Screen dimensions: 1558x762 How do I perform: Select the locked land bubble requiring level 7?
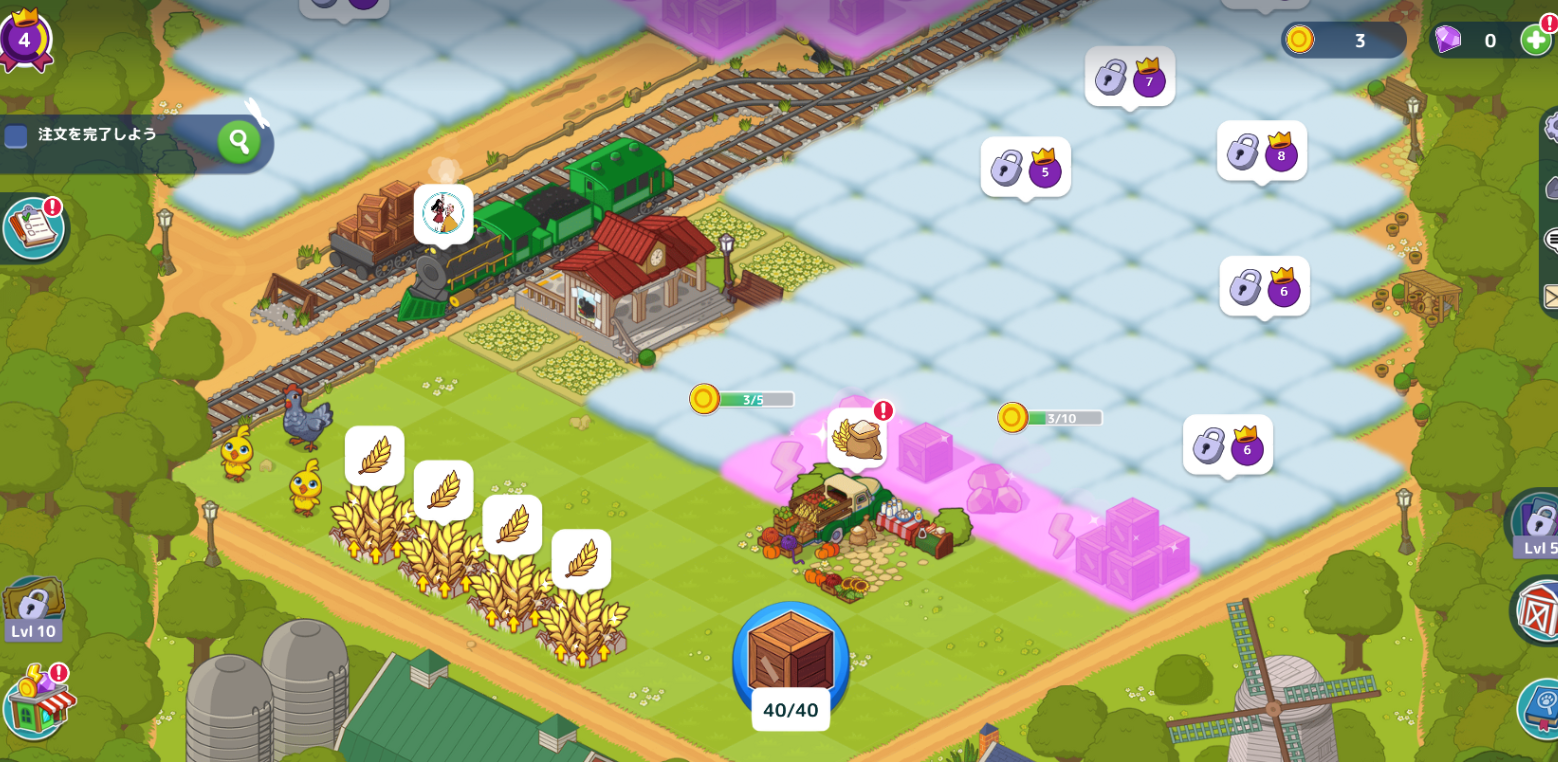coord(1130,76)
